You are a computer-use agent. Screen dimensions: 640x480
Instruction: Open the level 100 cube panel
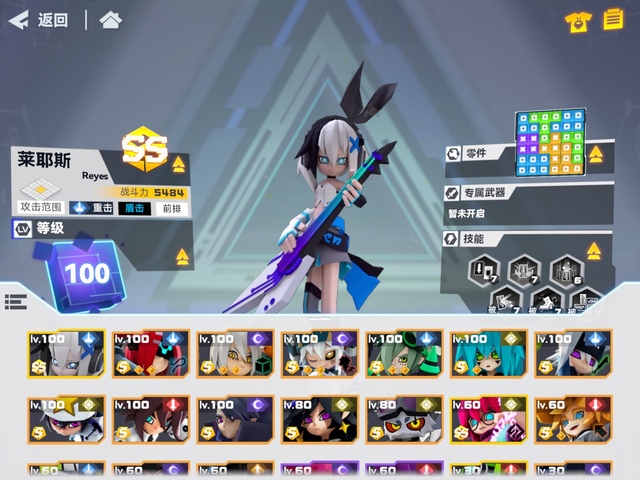pos(87,271)
